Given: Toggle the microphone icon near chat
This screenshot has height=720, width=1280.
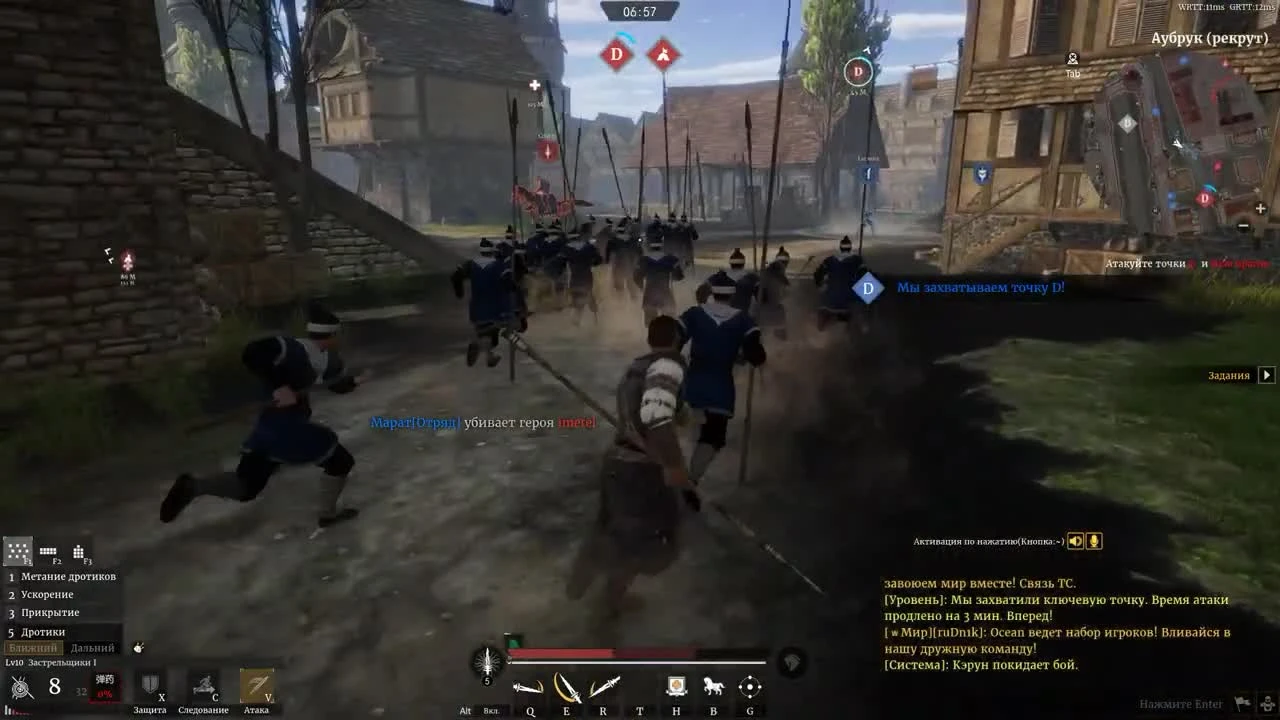Looking at the screenshot, I should [x=1093, y=540].
